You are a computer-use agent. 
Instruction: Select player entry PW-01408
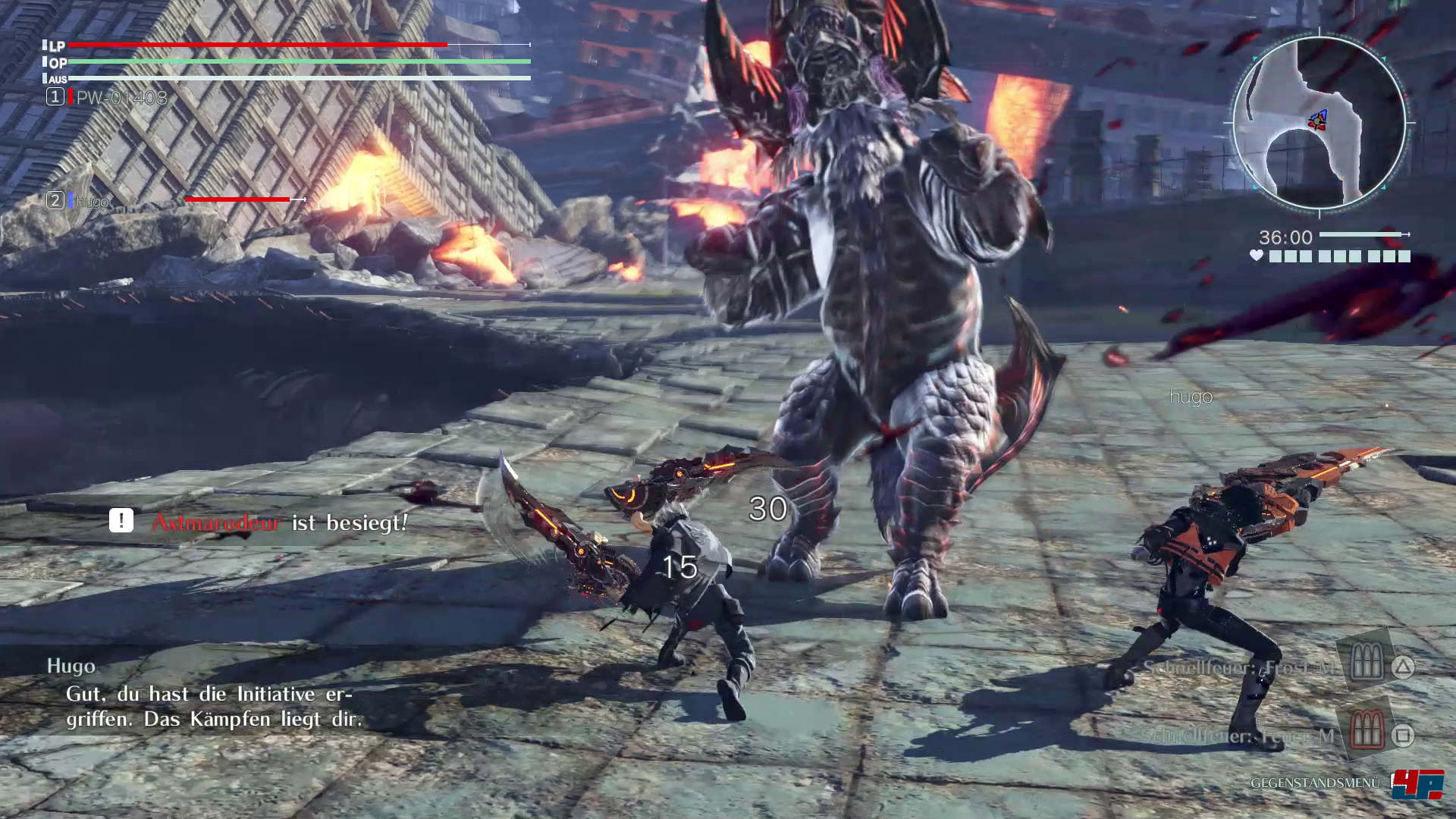coord(121,98)
